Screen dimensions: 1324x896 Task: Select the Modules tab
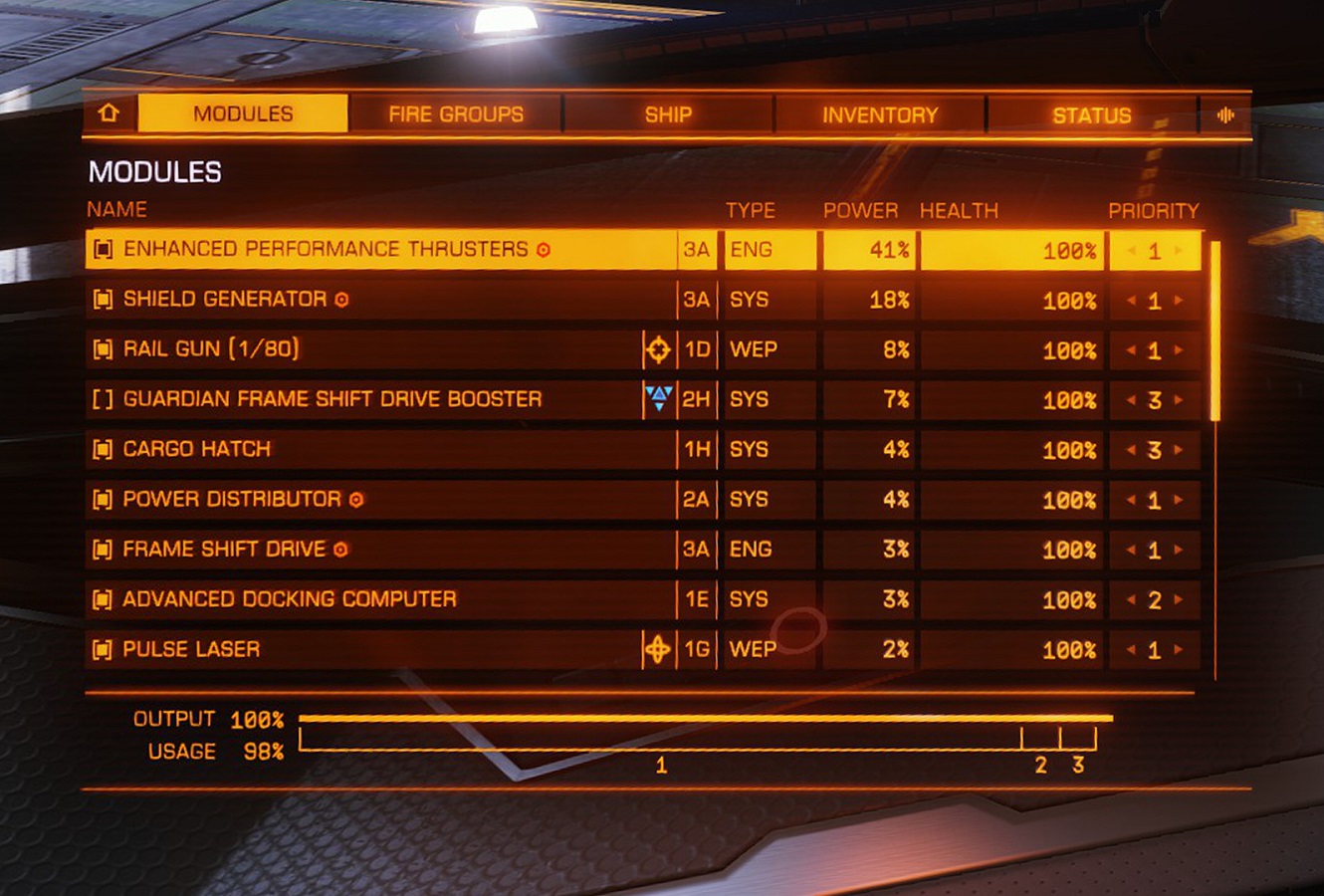(243, 113)
